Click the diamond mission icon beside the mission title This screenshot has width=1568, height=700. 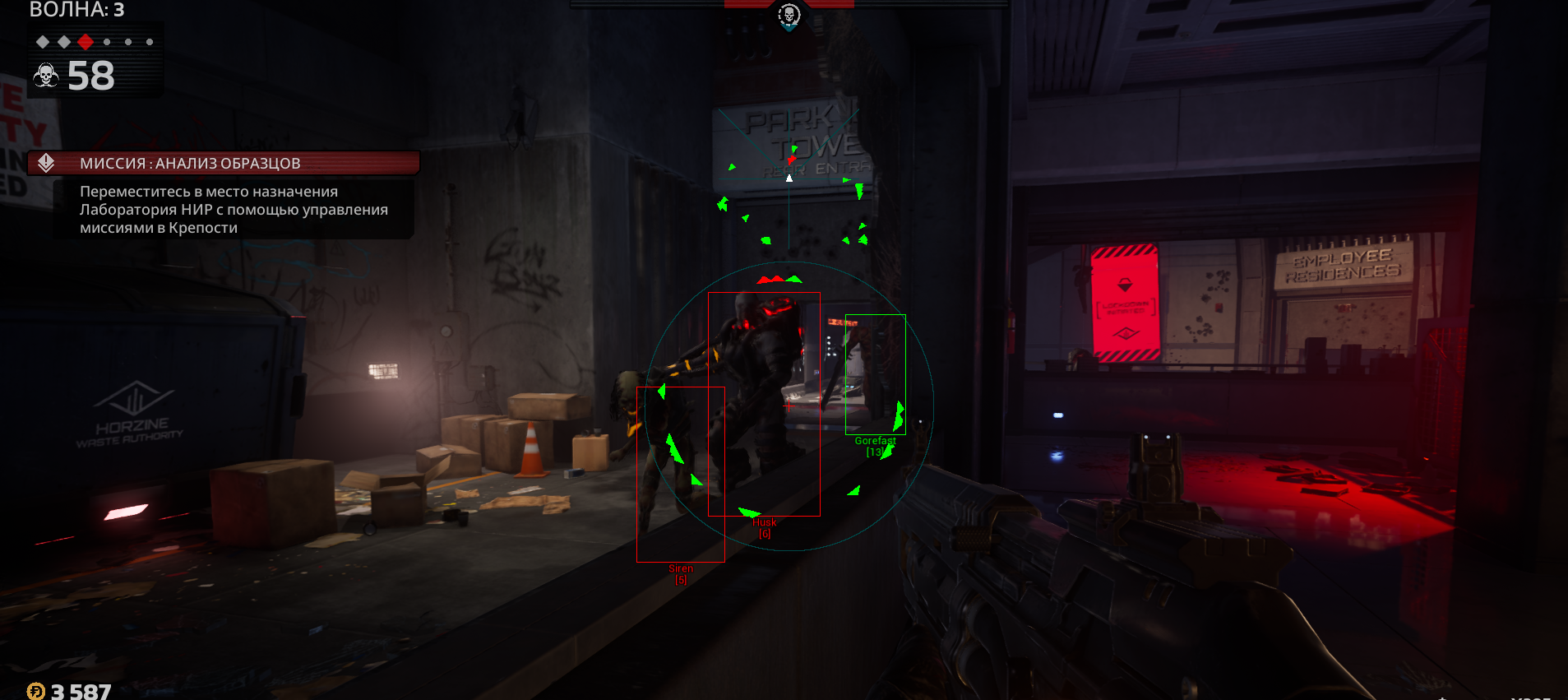pos(46,163)
